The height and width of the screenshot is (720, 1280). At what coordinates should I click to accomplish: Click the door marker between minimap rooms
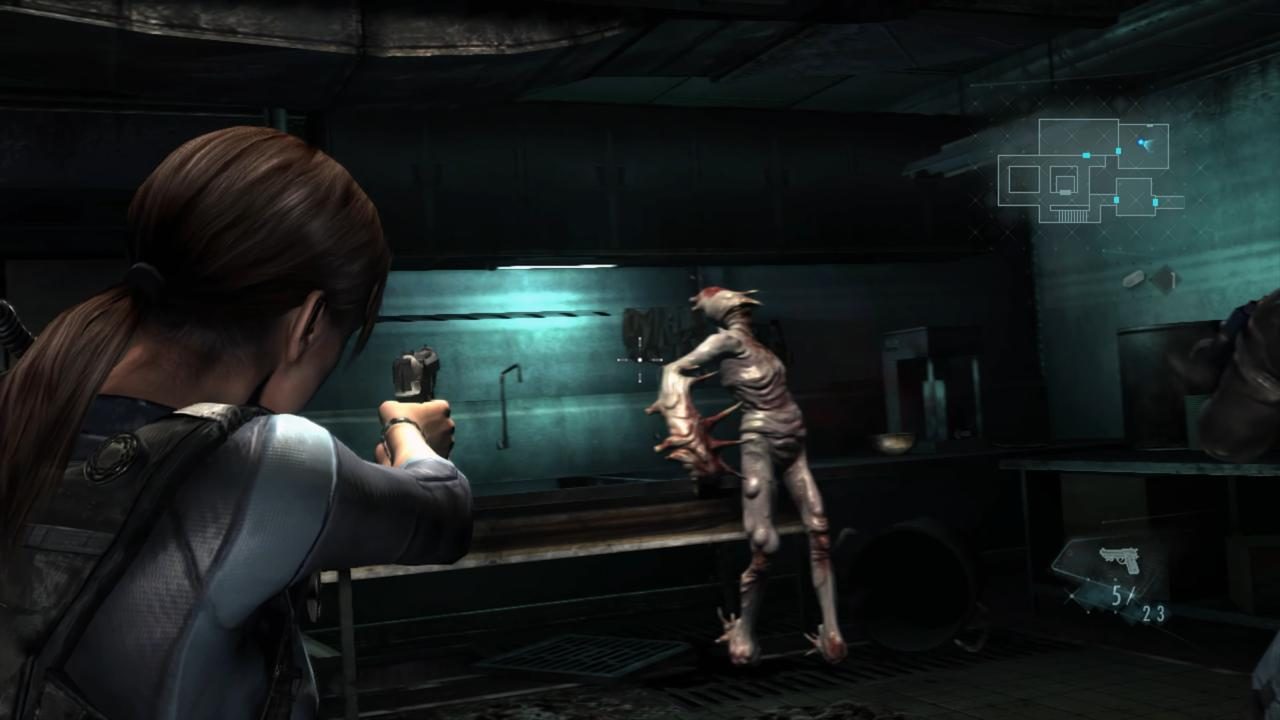coord(1117,151)
